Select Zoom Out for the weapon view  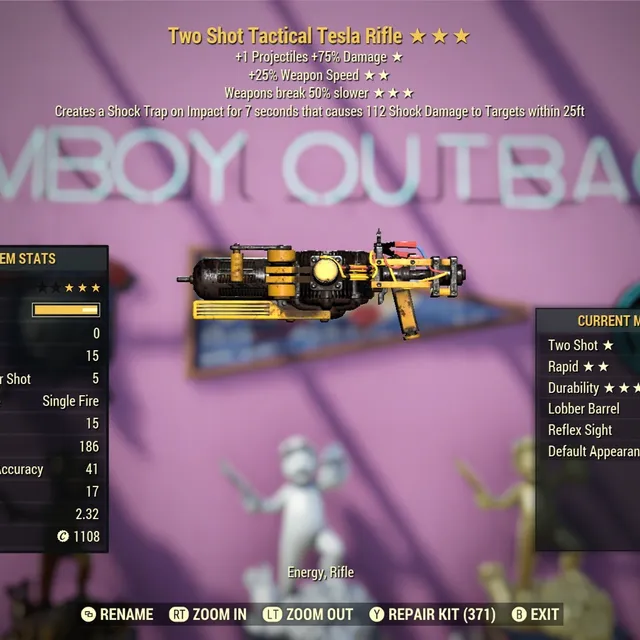tap(308, 614)
